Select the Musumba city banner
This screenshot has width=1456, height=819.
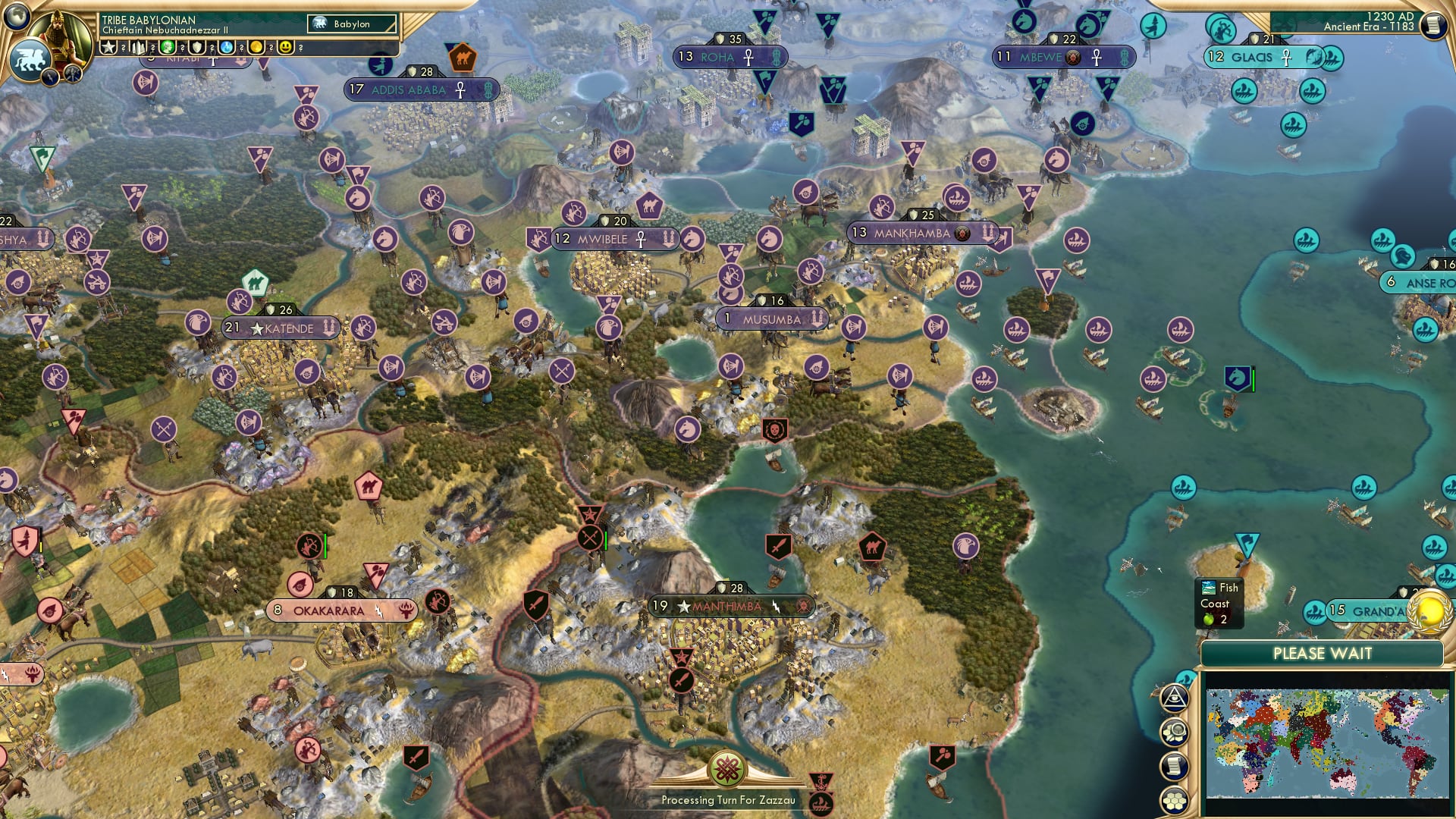770,318
